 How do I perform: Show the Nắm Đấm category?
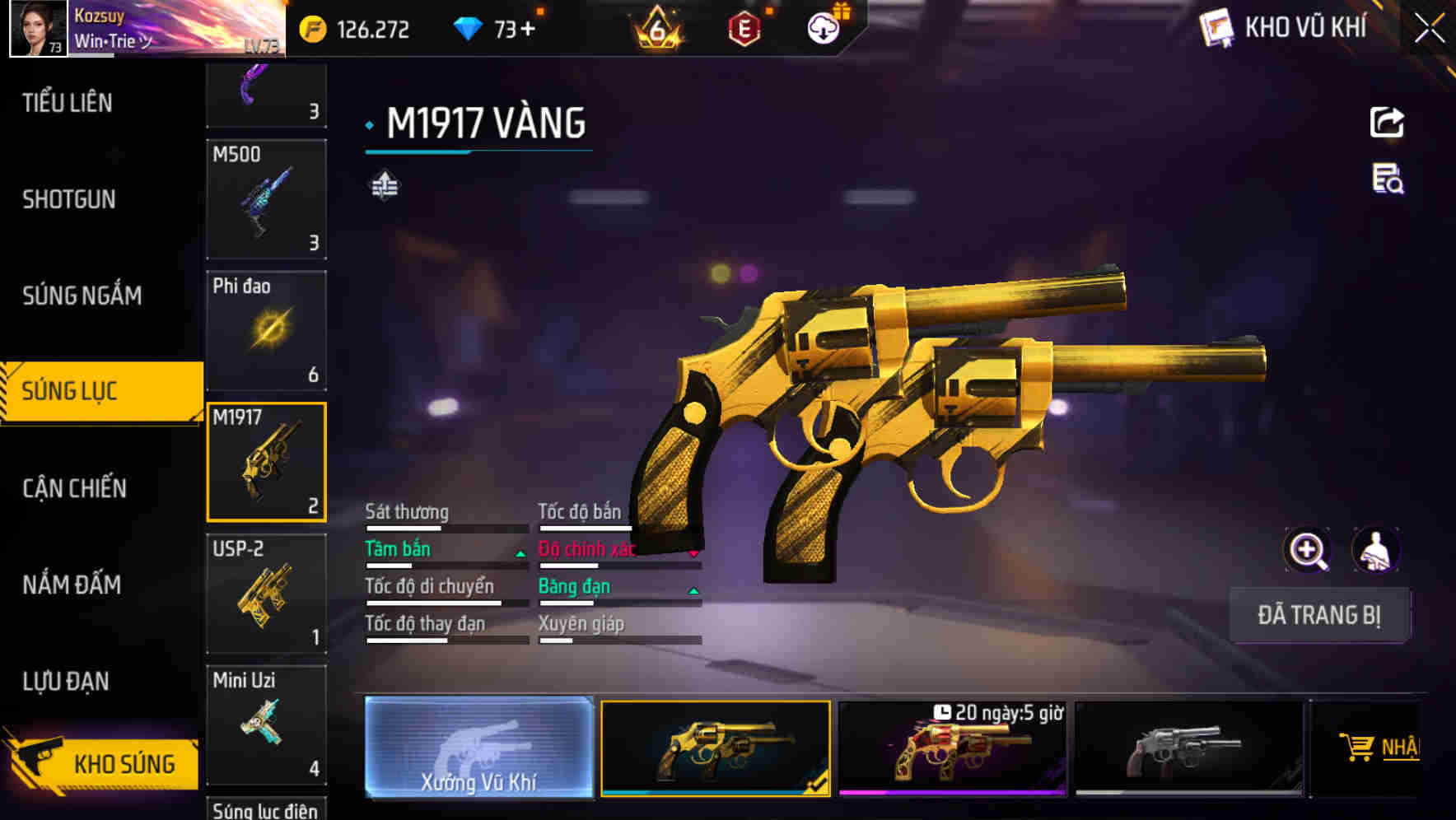click(x=72, y=585)
